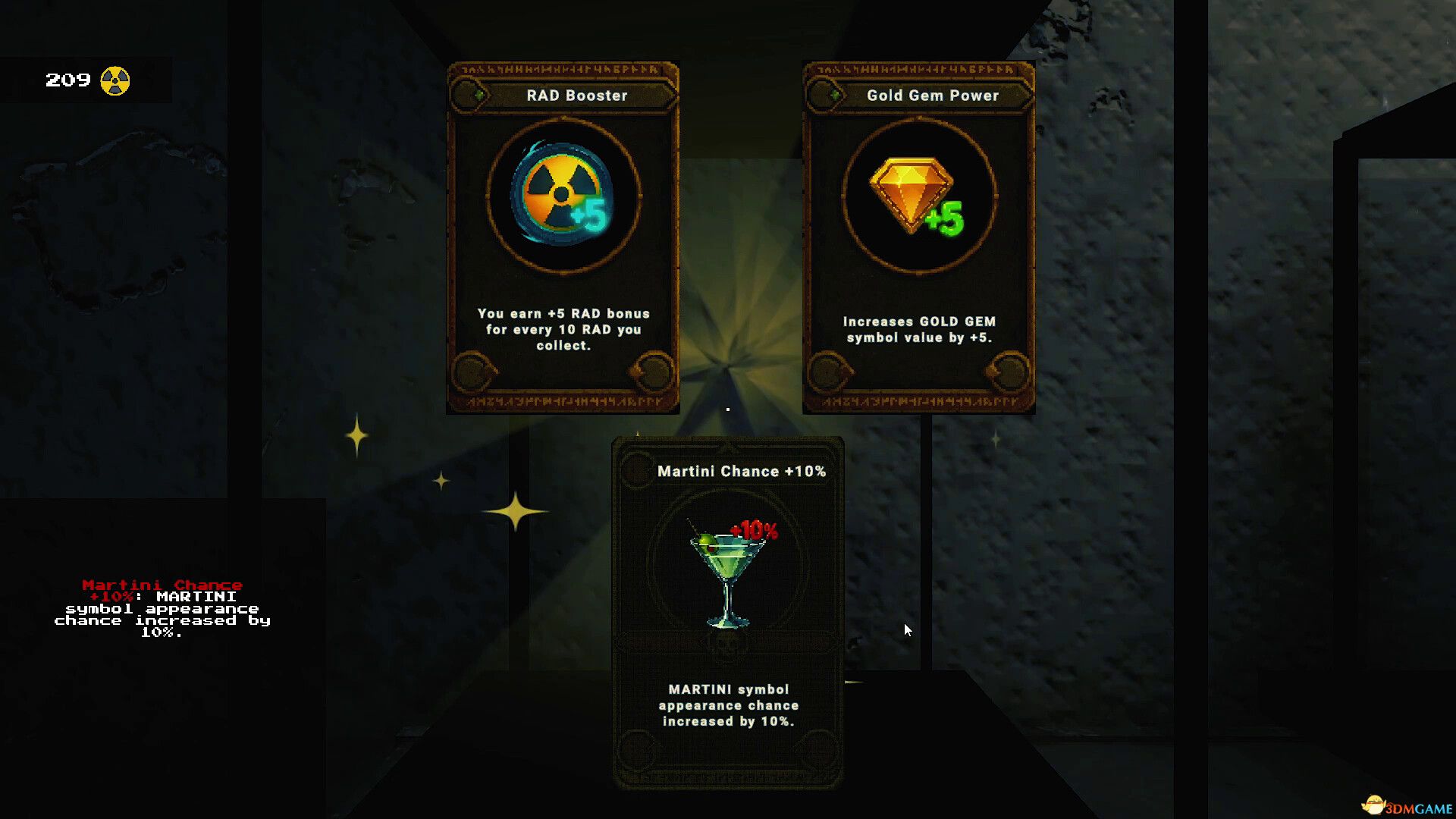The image size is (1456, 819).
Task: Click the radioactive icon beside the 209 counter
Action: point(115,78)
